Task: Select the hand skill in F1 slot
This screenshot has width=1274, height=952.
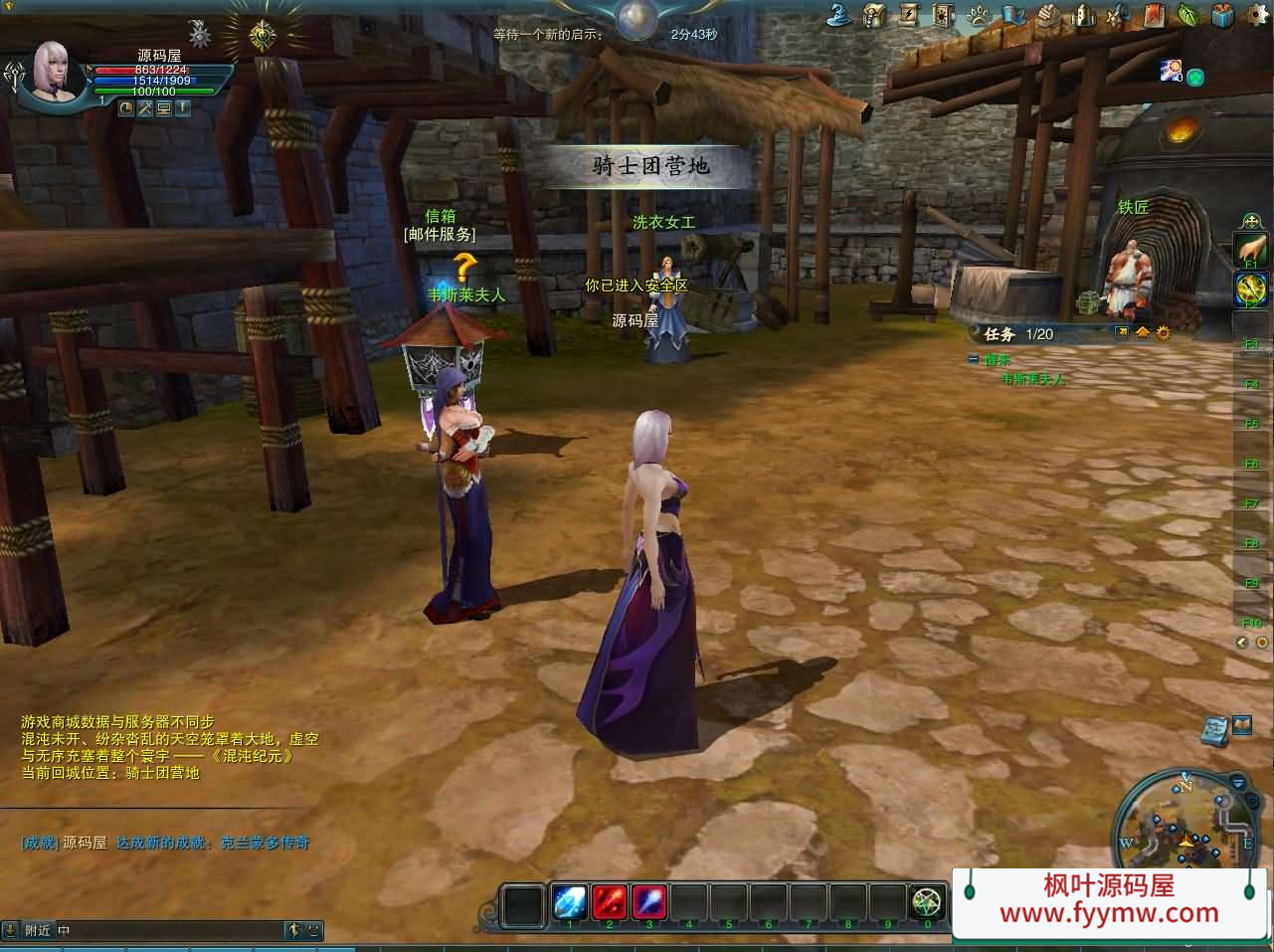Action: [1251, 249]
